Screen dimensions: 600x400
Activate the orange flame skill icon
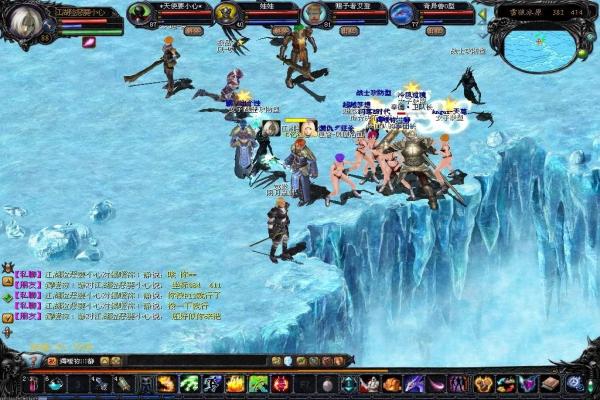166,384
